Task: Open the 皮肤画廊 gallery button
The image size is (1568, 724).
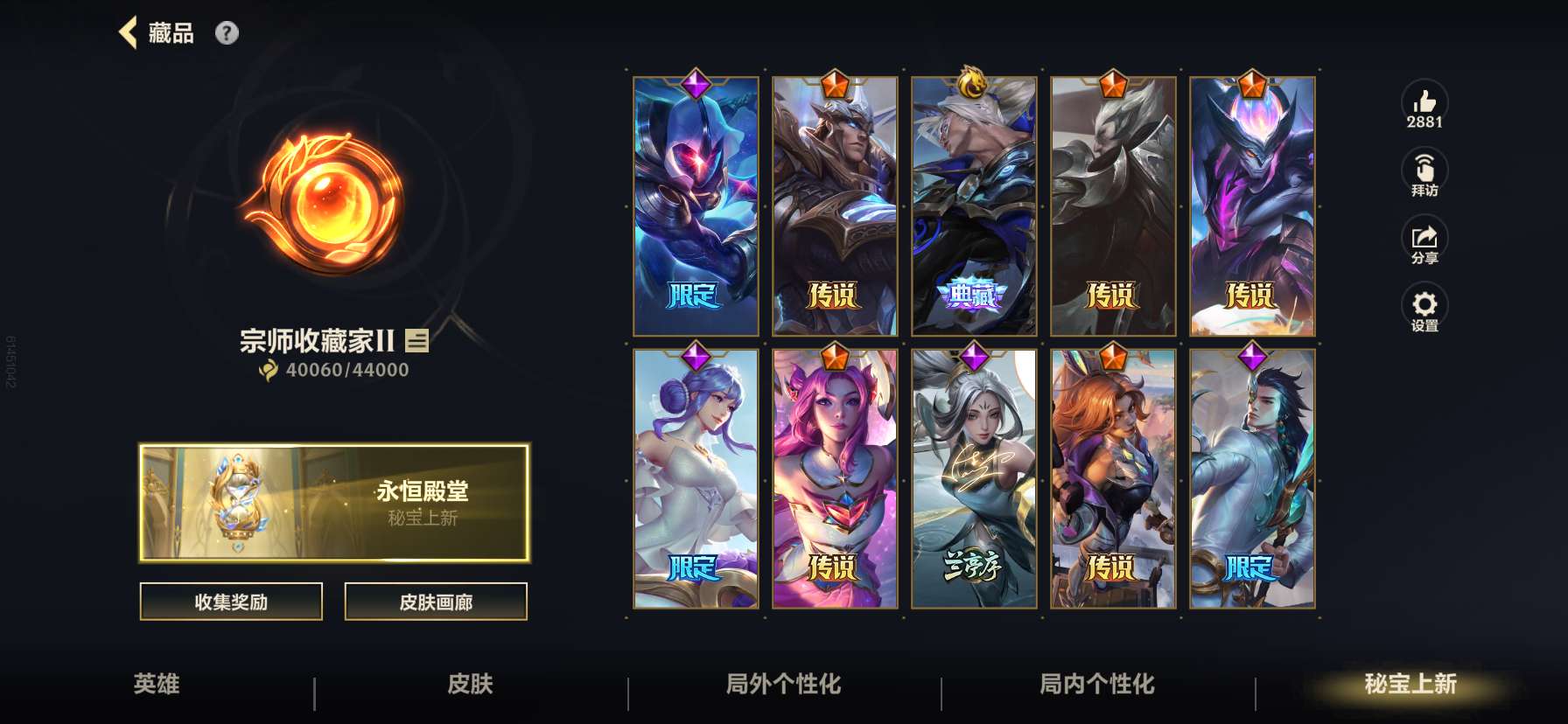Action: coord(436,602)
